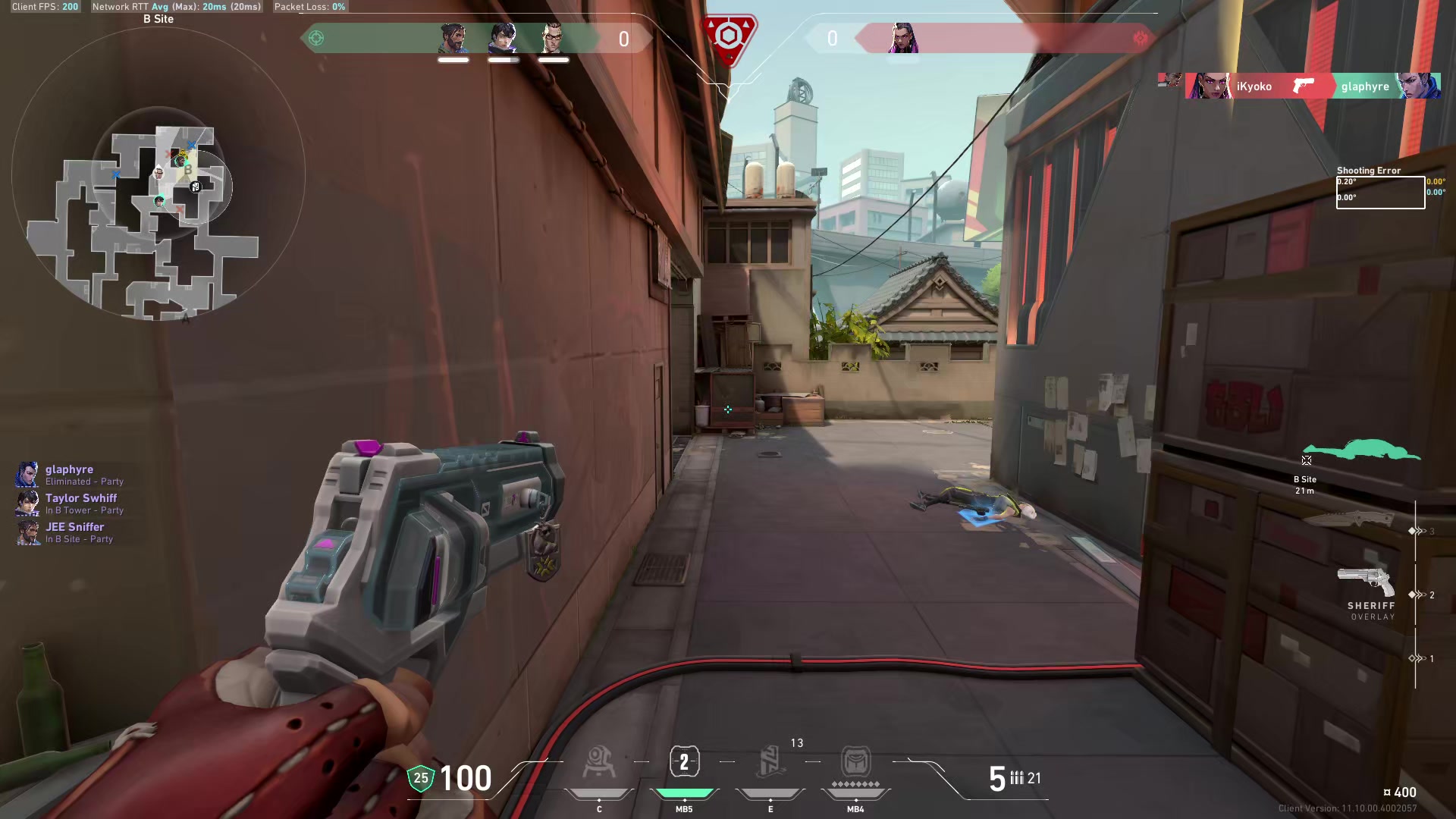Click the Shooting Error graph box
The width and height of the screenshot is (1456, 819).
(1380, 192)
